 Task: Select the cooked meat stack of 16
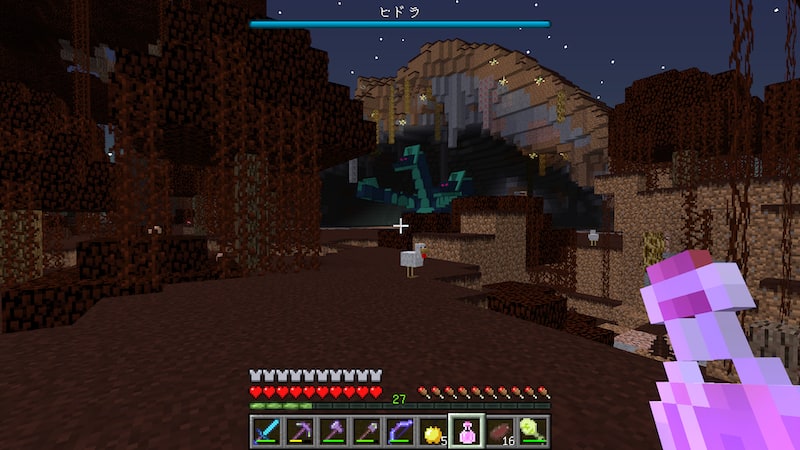pyautogui.click(x=500, y=432)
